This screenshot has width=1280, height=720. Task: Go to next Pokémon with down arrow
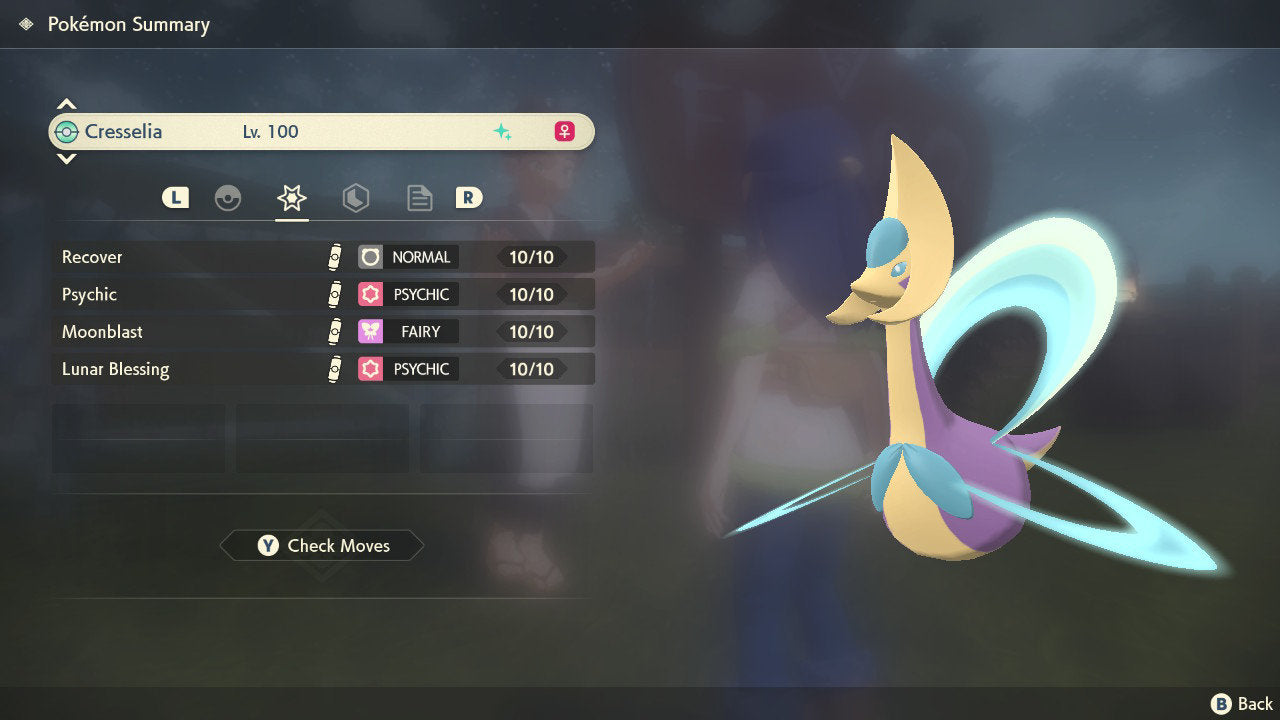pyautogui.click(x=66, y=158)
